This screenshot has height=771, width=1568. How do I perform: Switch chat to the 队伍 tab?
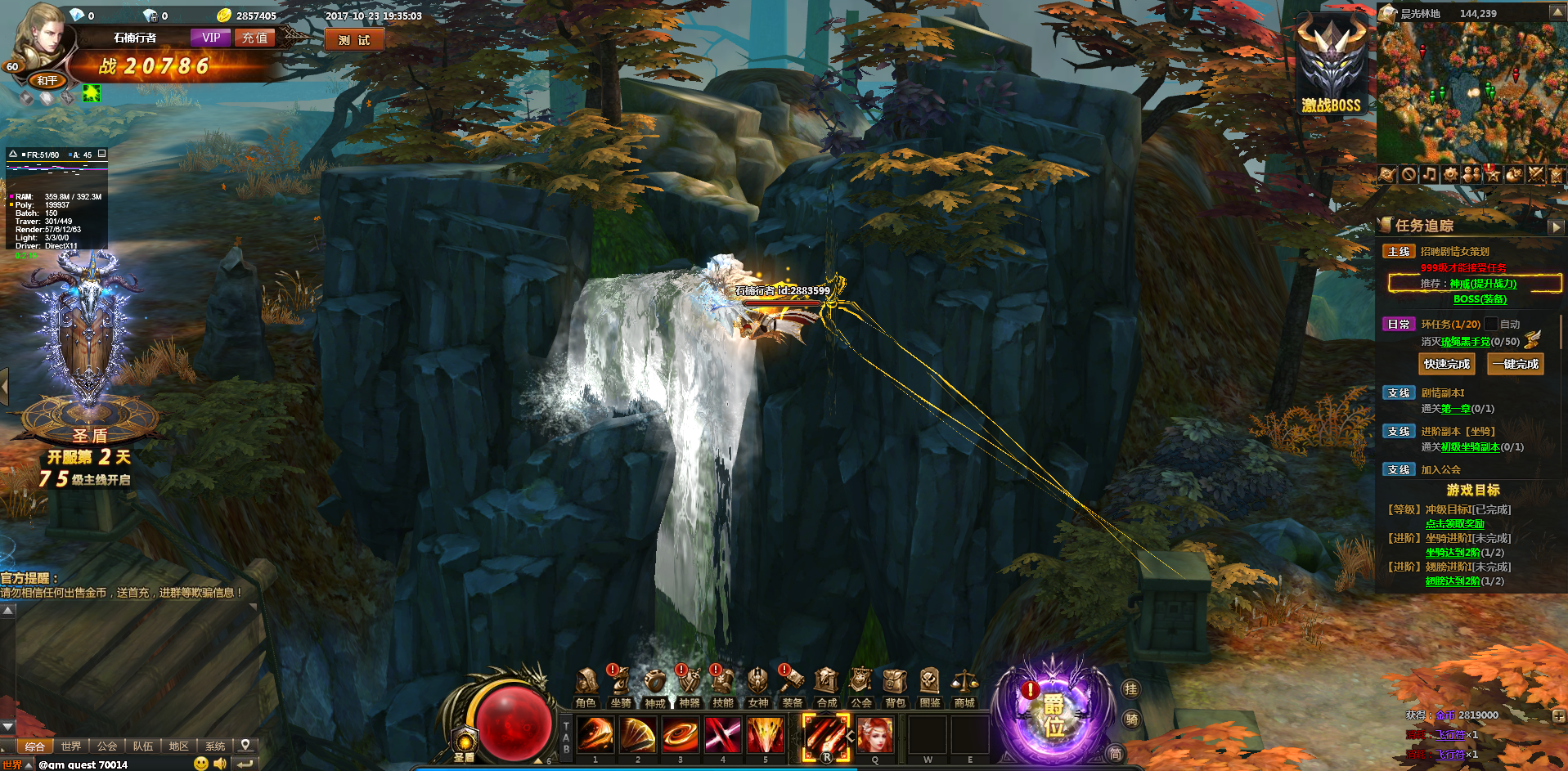[143, 746]
